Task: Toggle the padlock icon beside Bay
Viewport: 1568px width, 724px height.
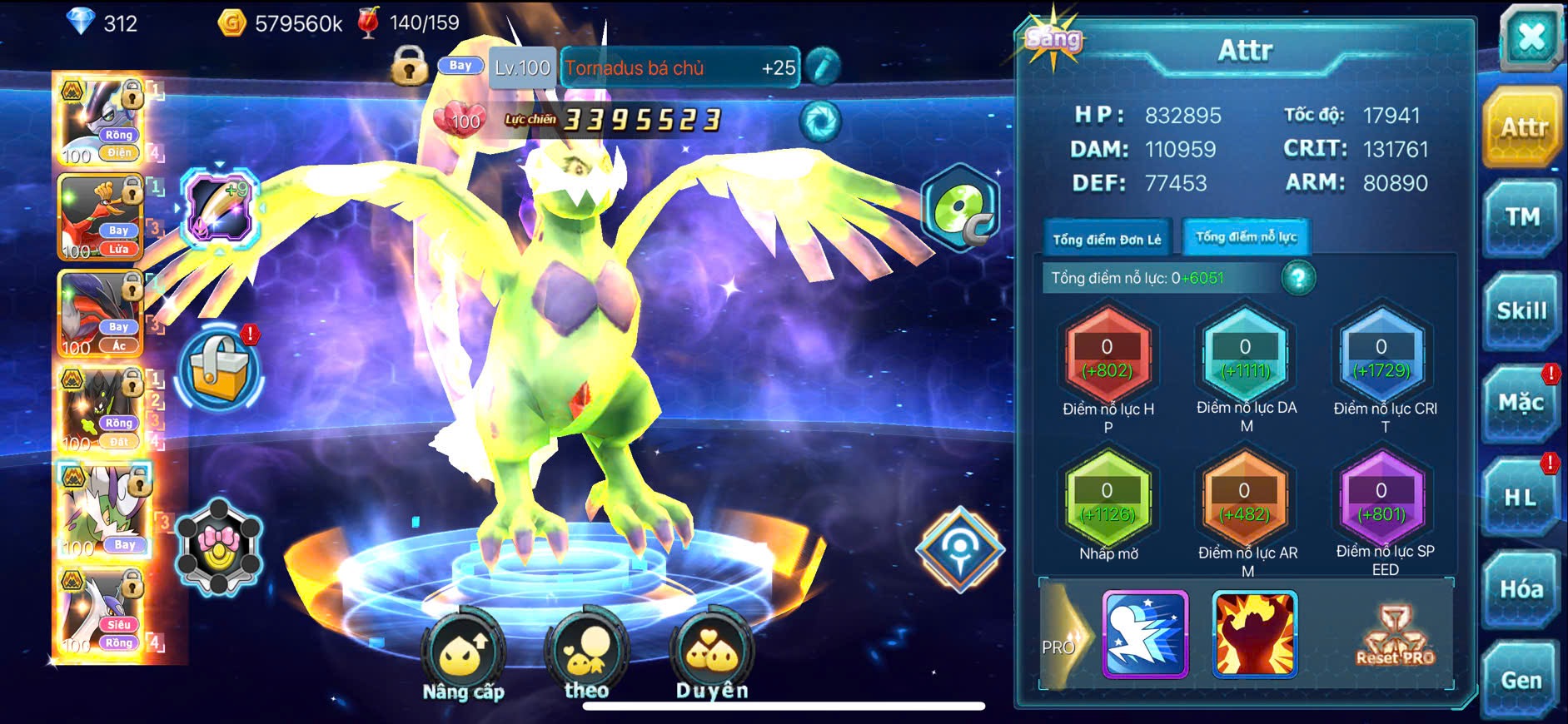Action: [x=409, y=67]
